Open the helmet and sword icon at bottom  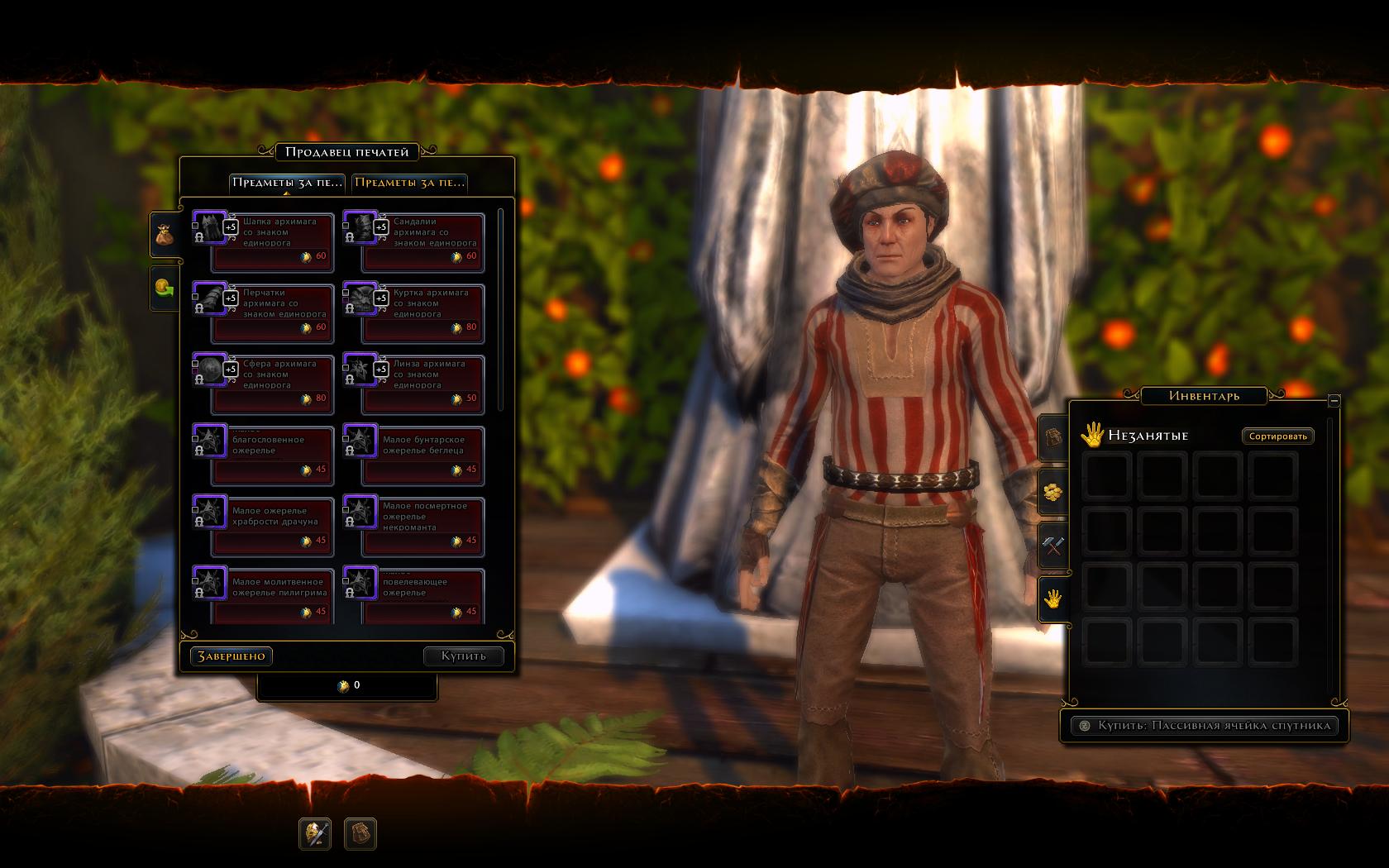click(x=315, y=833)
